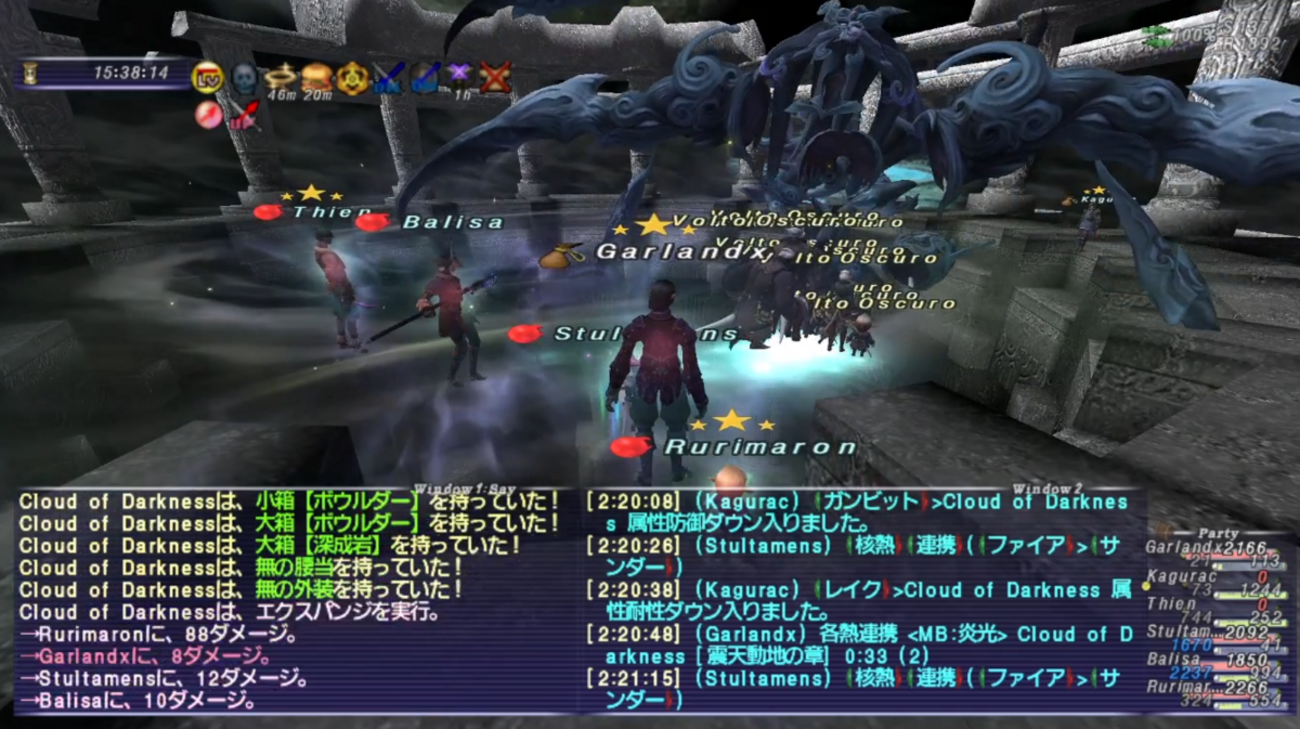The width and height of the screenshot is (1300, 729).
Task: Click the red X status effect icon
Action: click(x=497, y=78)
